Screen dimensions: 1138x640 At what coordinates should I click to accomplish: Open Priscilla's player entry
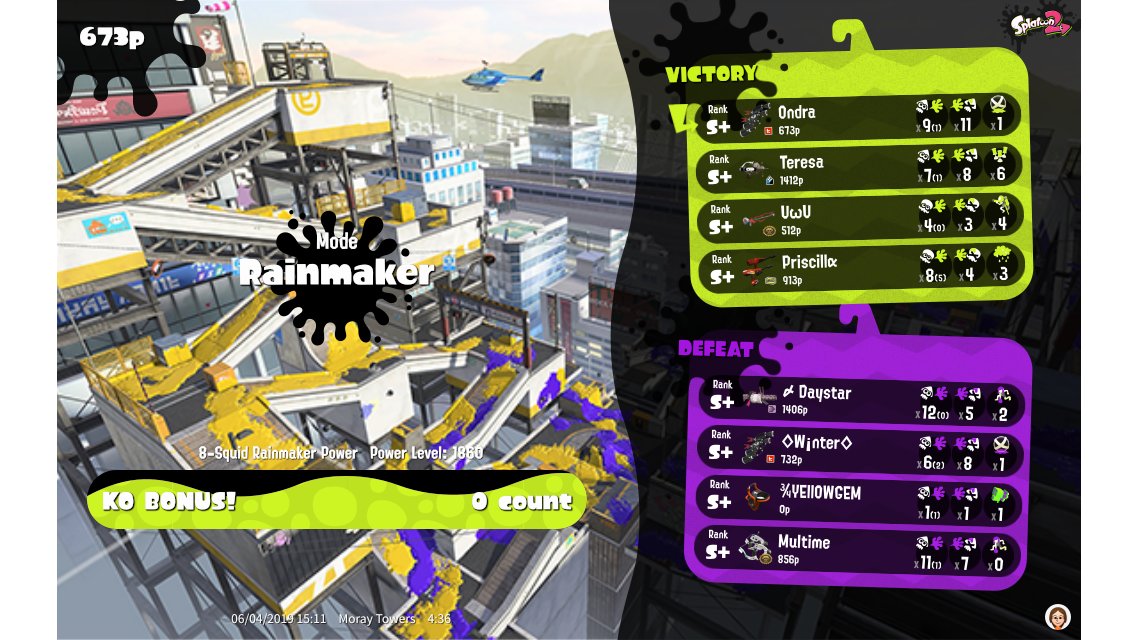coord(860,268)
